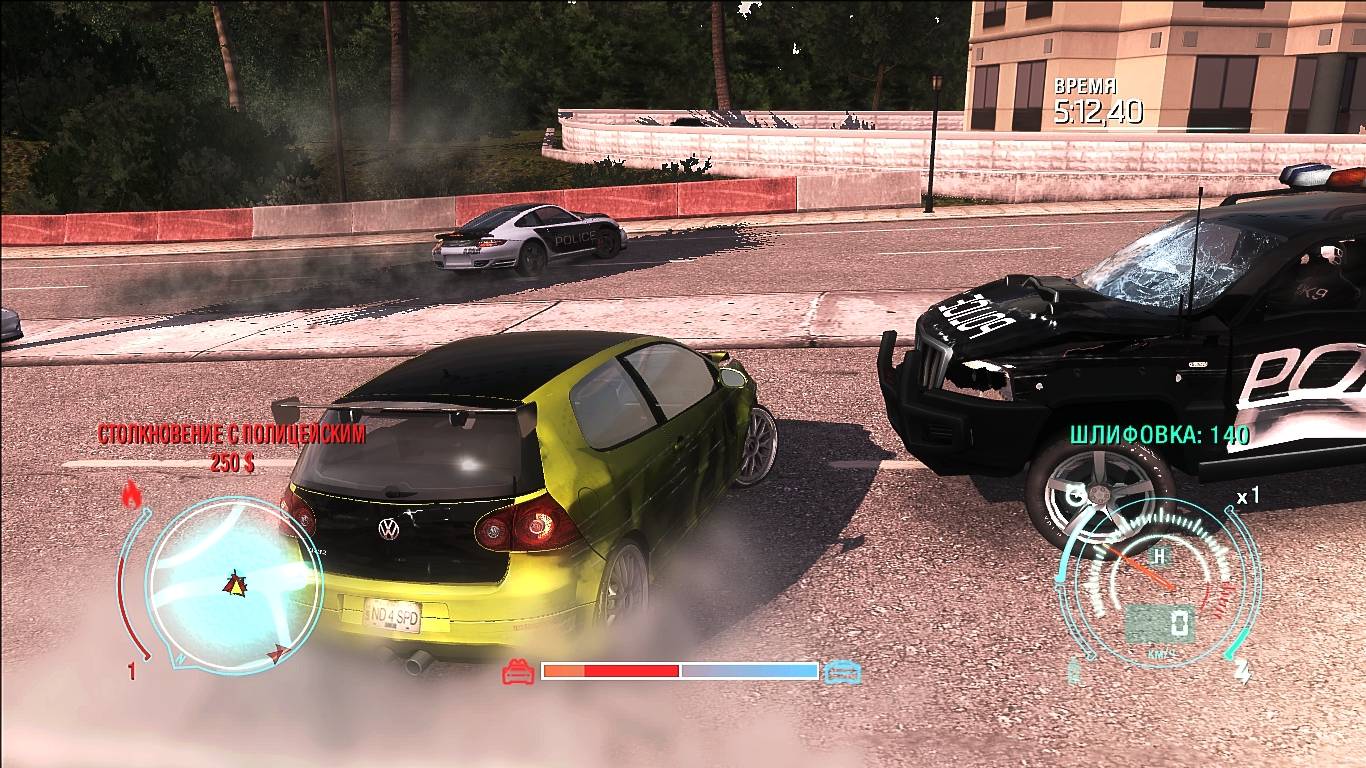Click the nitrous bottle icon

[1075, 670]
